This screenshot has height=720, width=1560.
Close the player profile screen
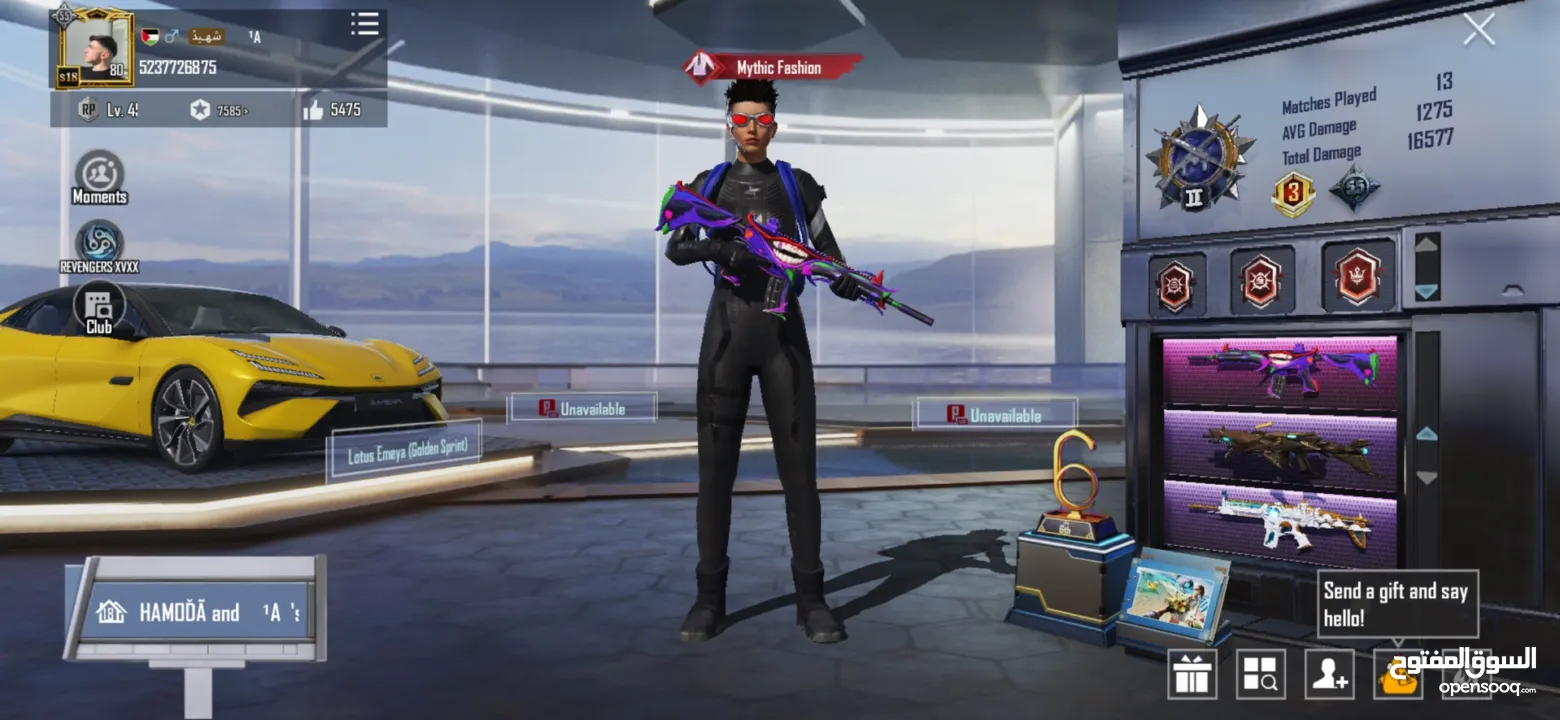click(1478, 30)
